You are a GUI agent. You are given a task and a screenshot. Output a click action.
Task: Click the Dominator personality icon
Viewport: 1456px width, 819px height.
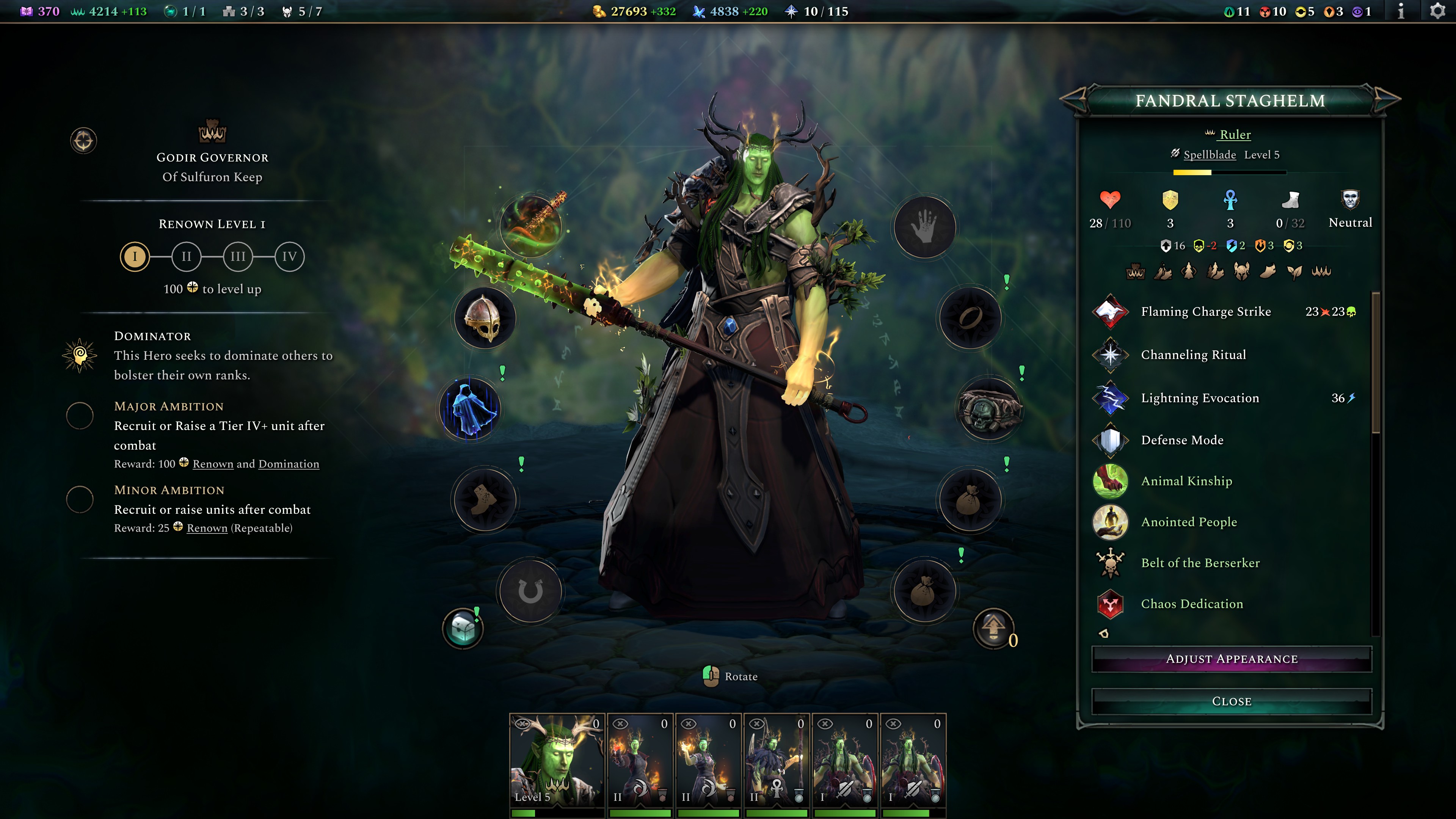click(80, 356)
